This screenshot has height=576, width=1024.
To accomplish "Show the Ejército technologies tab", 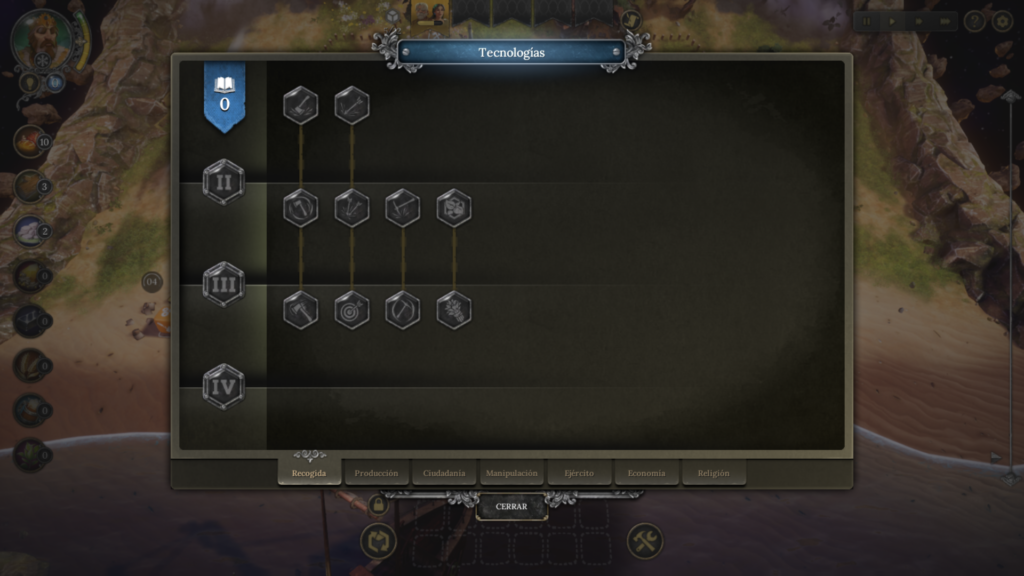I will pos(579,473).
